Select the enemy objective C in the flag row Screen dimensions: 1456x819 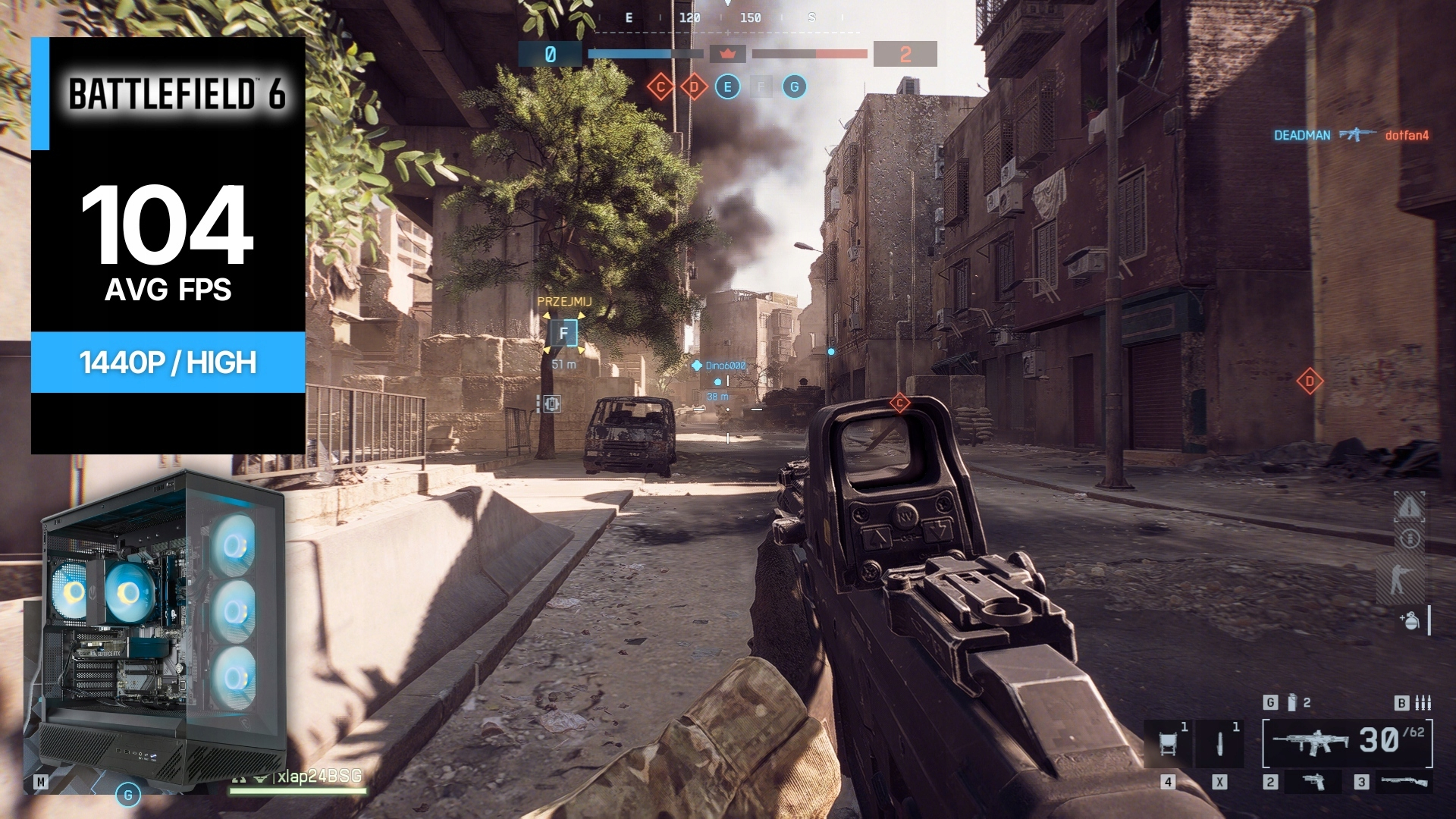[x=661, y=87]
